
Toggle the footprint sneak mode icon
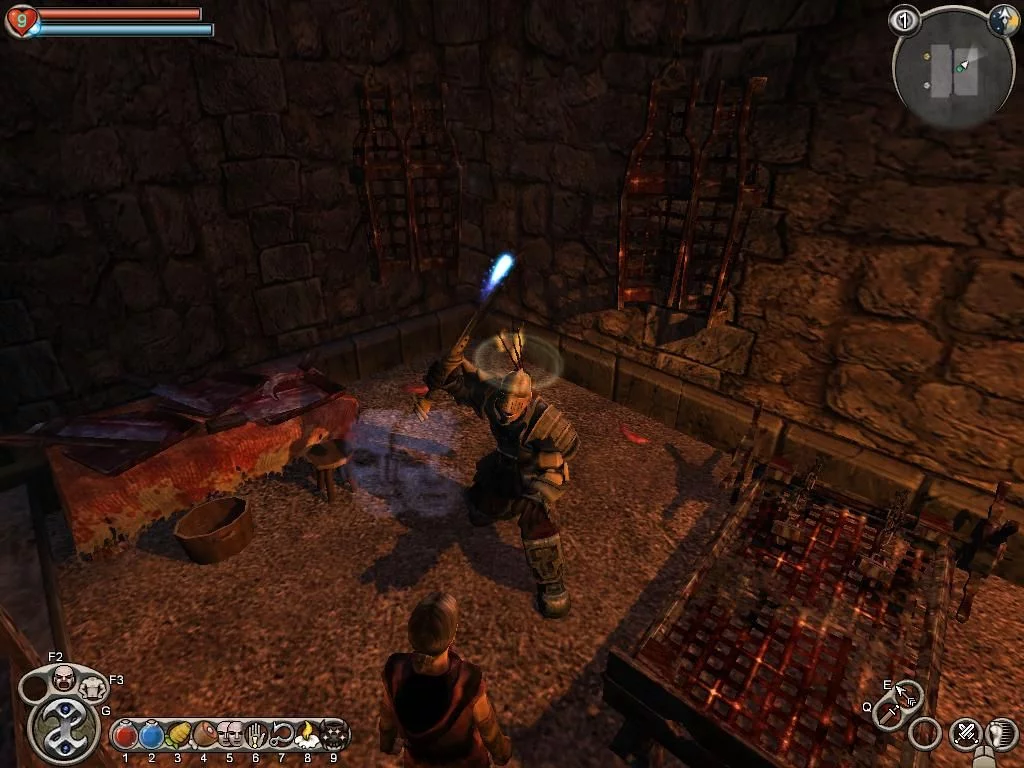tap(1001, 735)
